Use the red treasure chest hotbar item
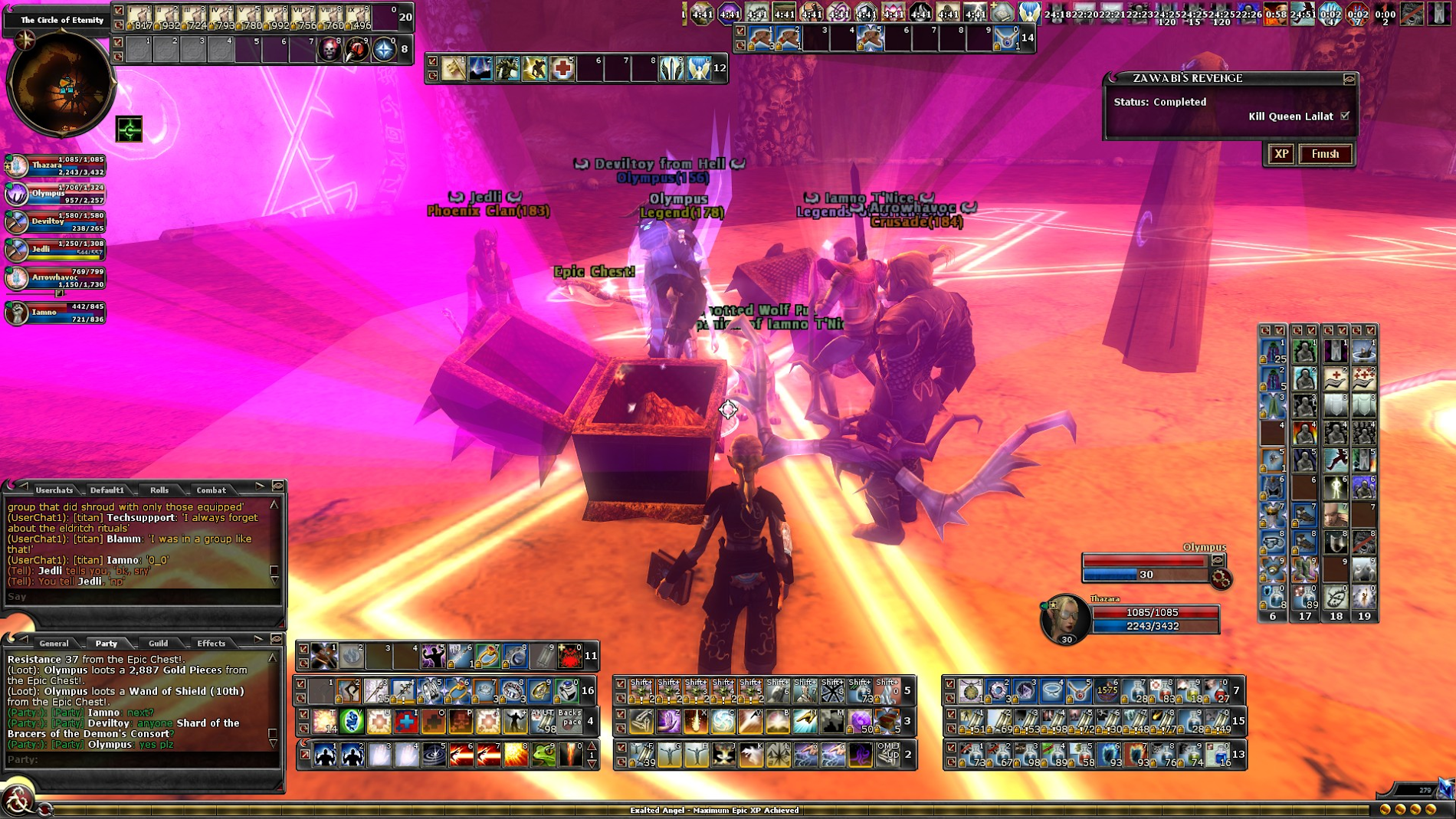This screenshot has height=819, width=1456. coord(887,721)
